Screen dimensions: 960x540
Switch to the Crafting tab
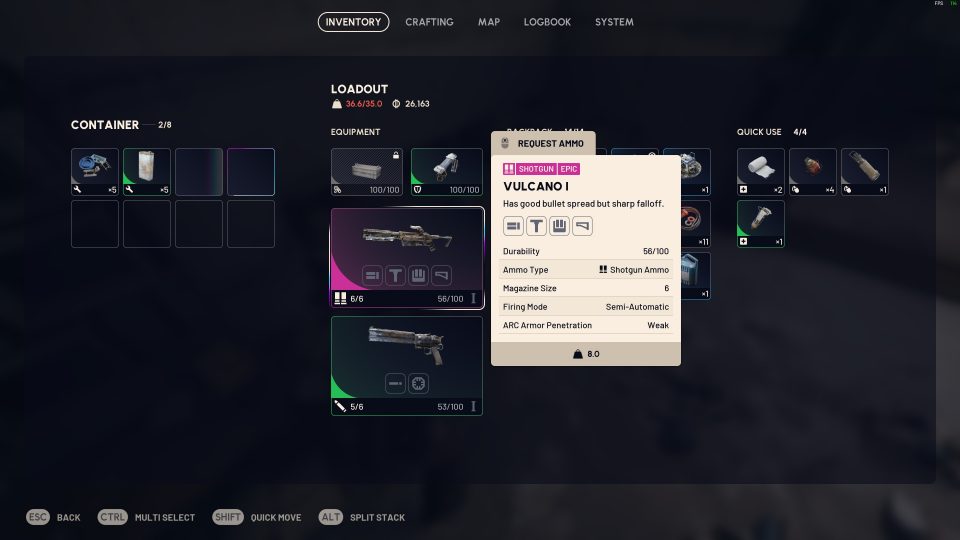(x=429, y=22)
